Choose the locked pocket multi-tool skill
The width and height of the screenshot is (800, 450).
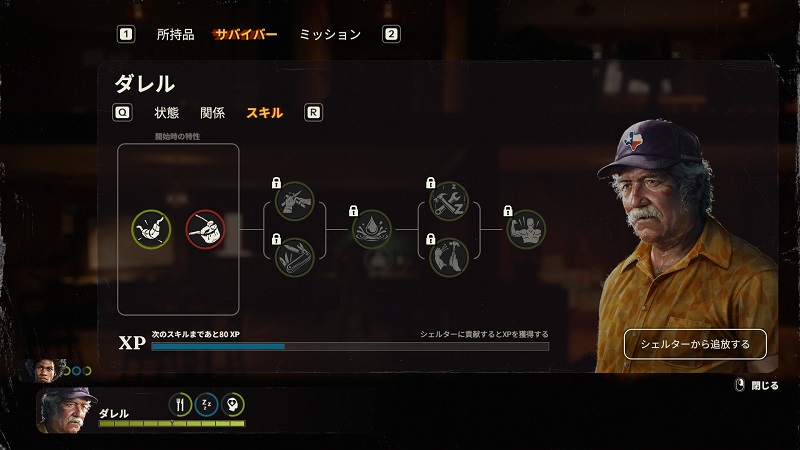[x=294, y=258]
